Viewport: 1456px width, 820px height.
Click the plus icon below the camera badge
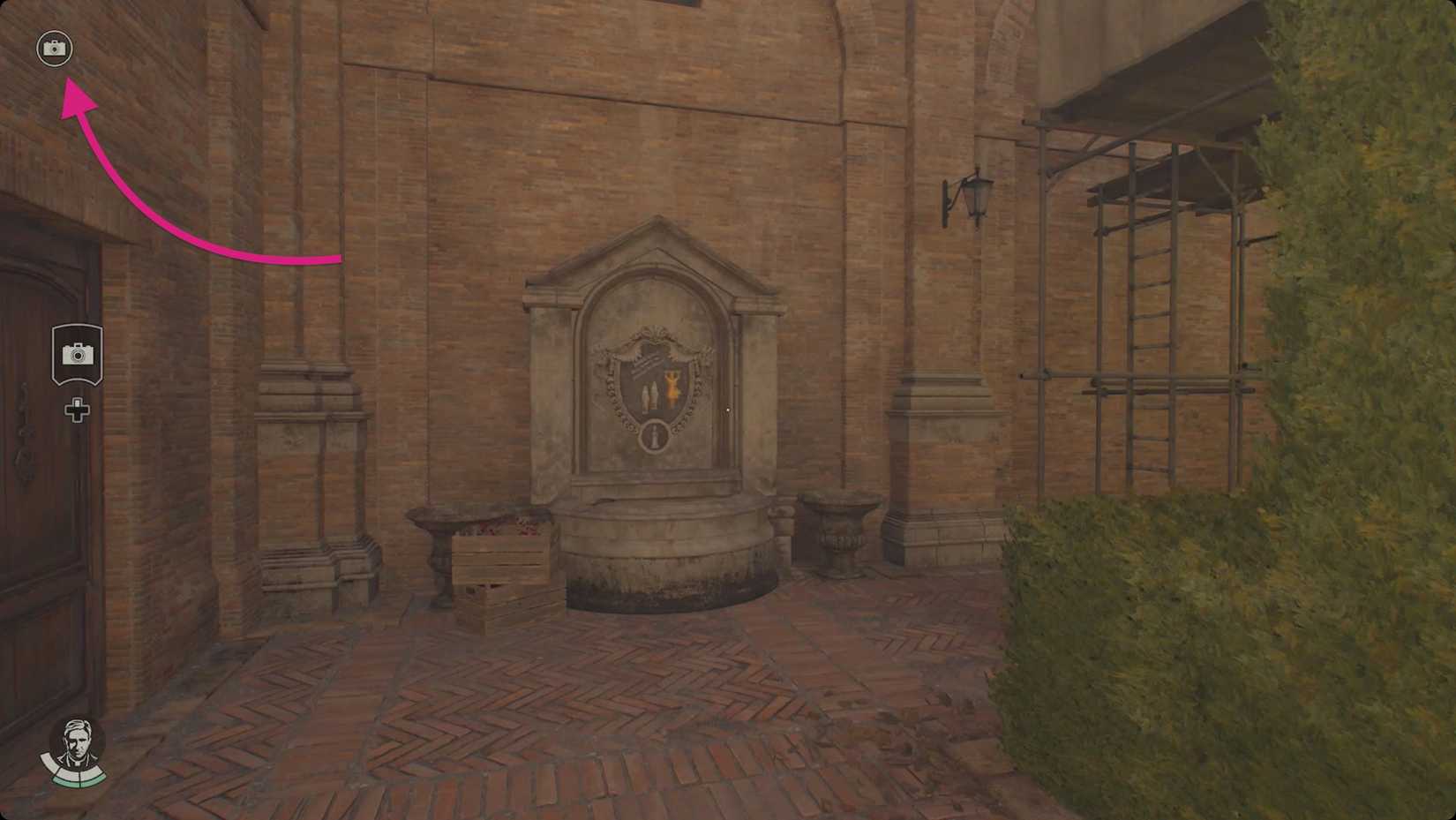tap(78, 409)
